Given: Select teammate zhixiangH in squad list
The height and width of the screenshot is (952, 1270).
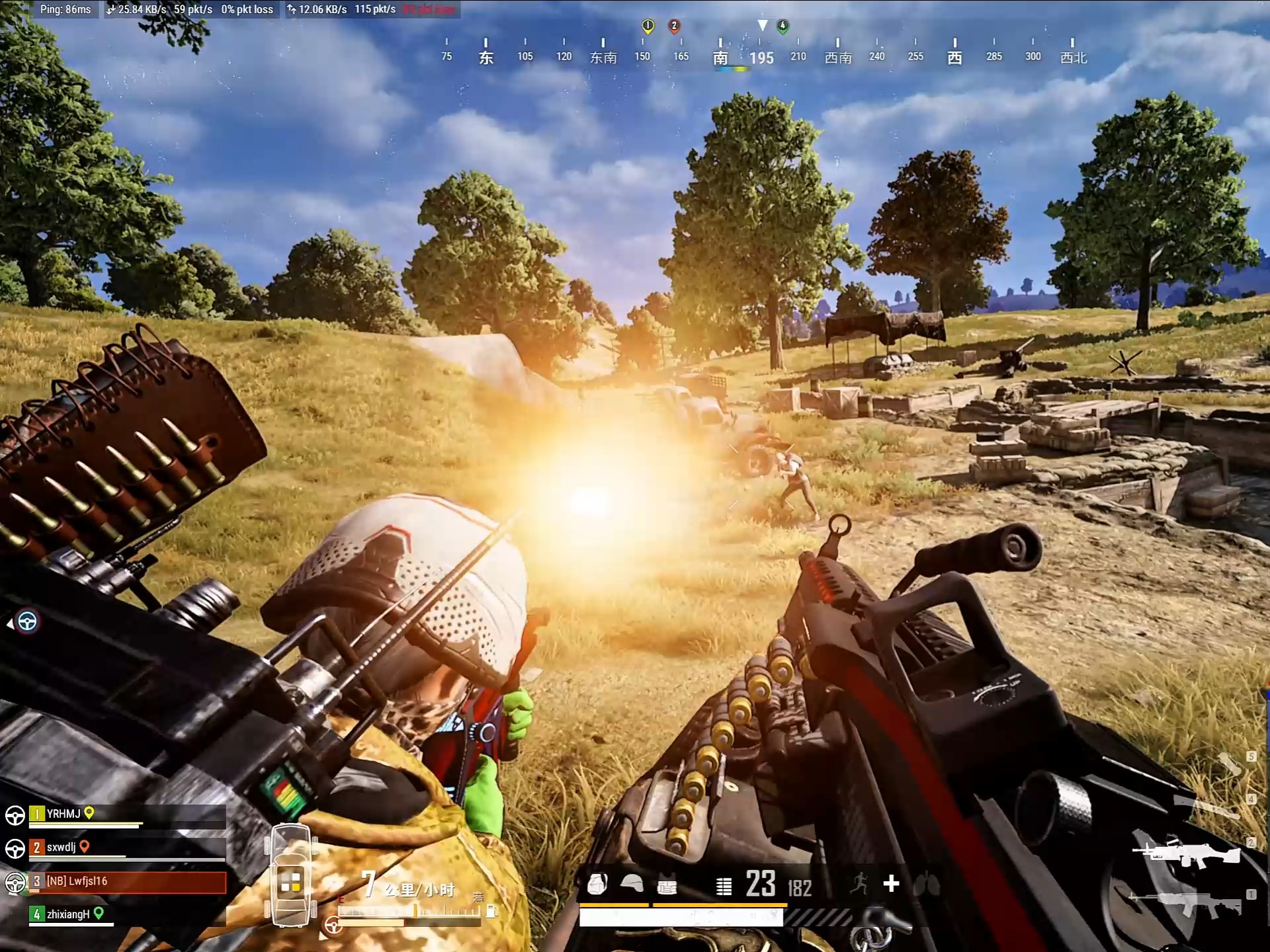Looking at the screenshot, I should pyautogui.click(x=67, y=914).
